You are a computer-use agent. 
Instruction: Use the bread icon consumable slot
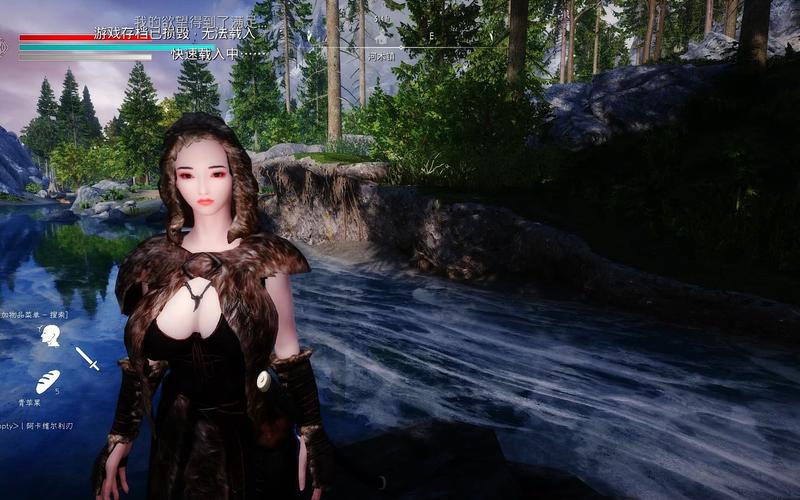pos(47,381)
